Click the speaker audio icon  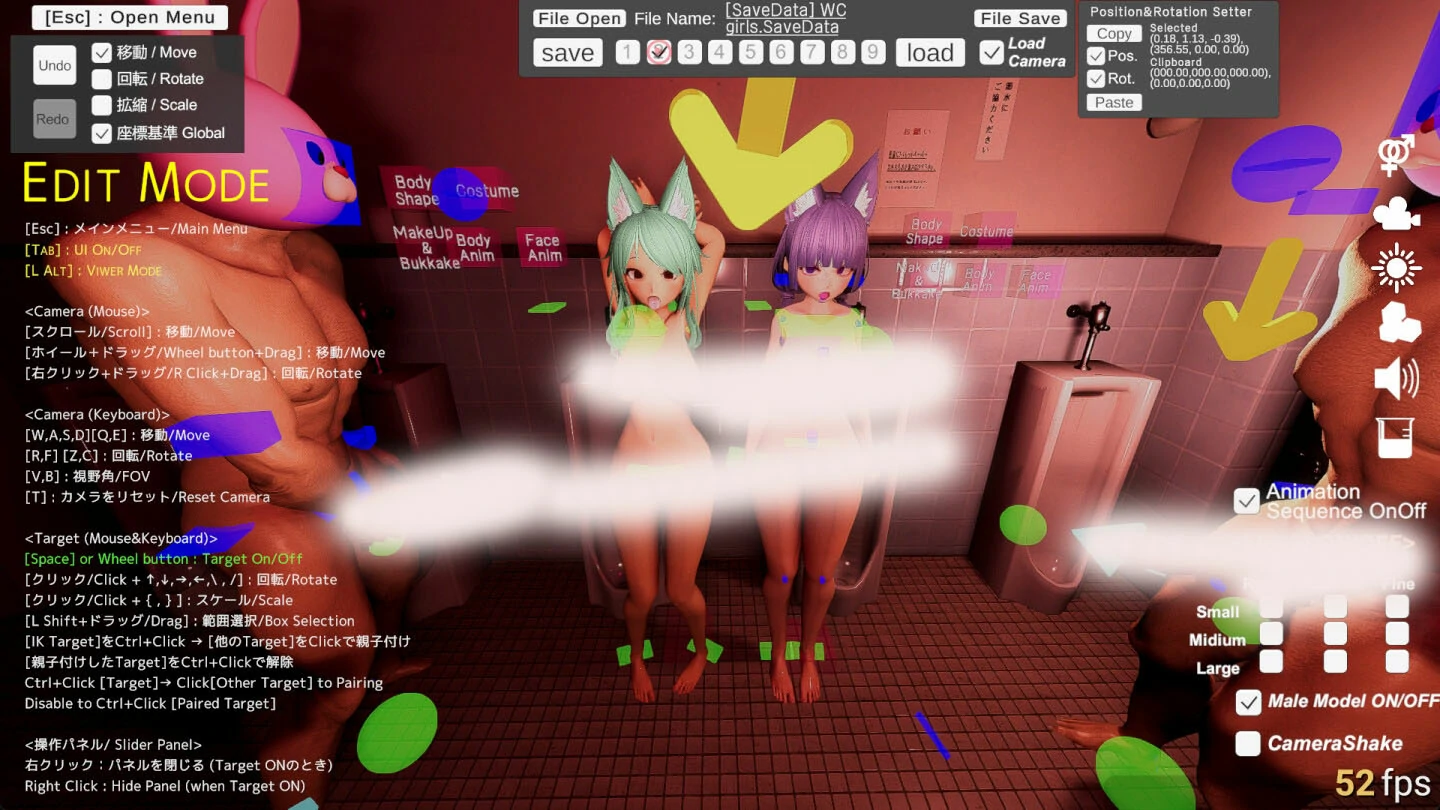1395,378
